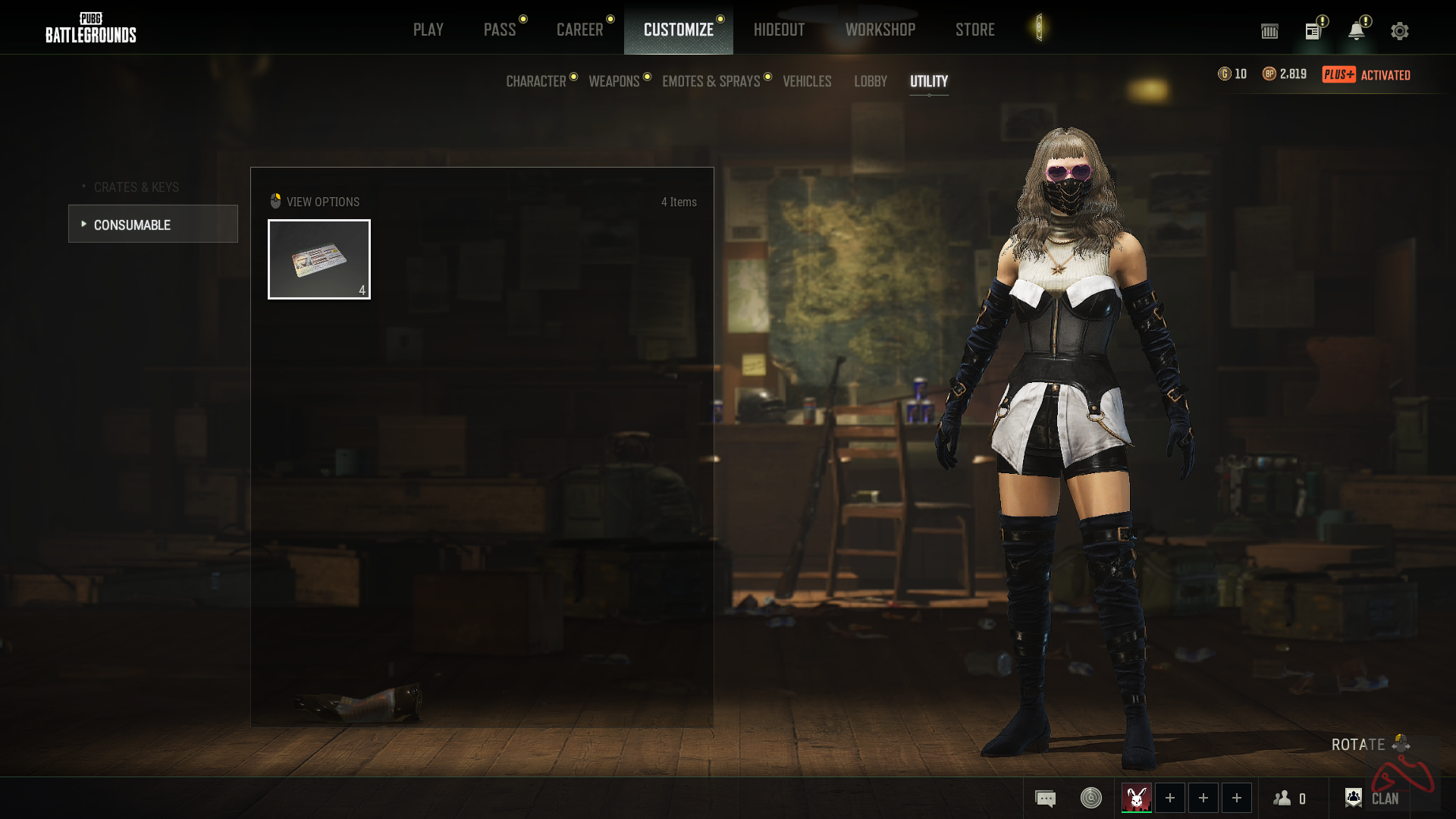
Task: Go to the CAREER tab
Action: 579,30
